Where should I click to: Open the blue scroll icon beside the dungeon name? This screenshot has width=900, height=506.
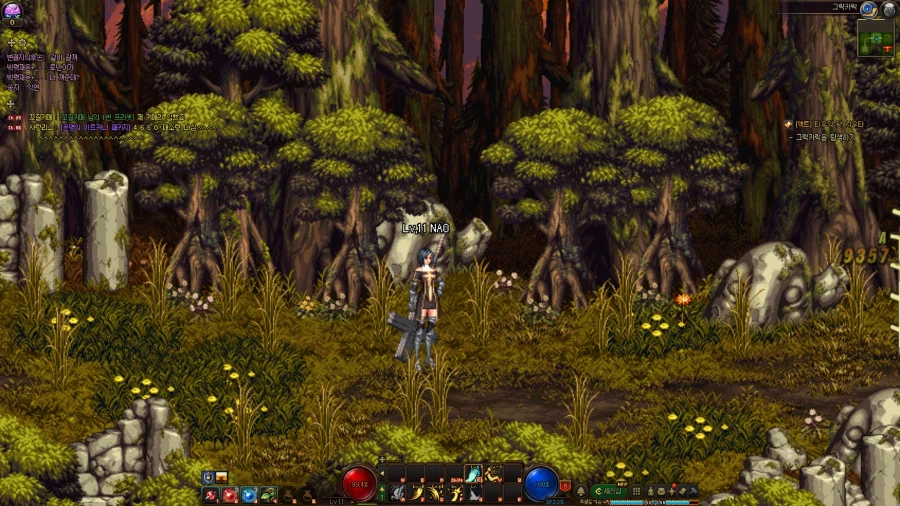[x=868, y=8]
